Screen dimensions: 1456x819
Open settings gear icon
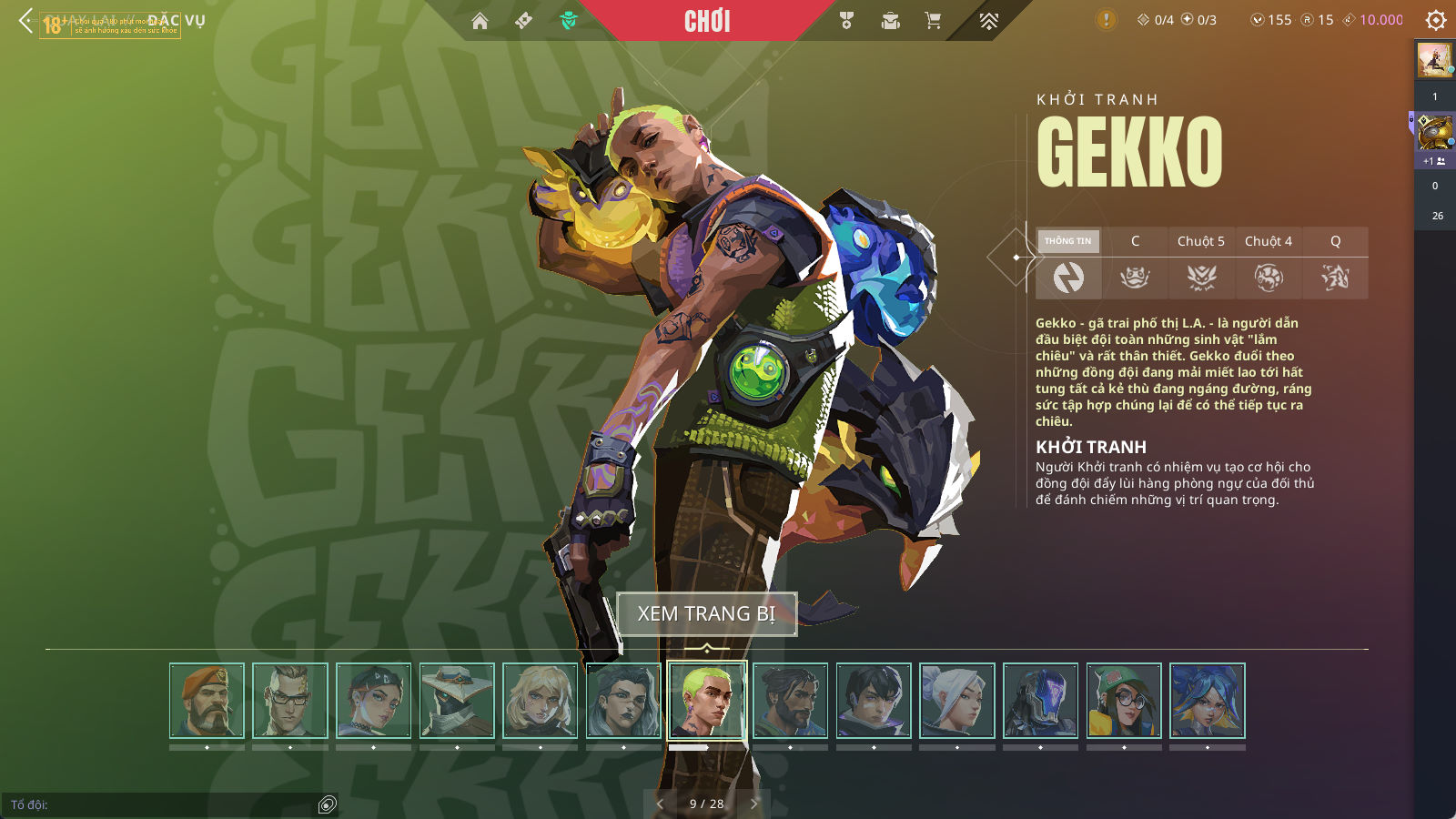1436,20
